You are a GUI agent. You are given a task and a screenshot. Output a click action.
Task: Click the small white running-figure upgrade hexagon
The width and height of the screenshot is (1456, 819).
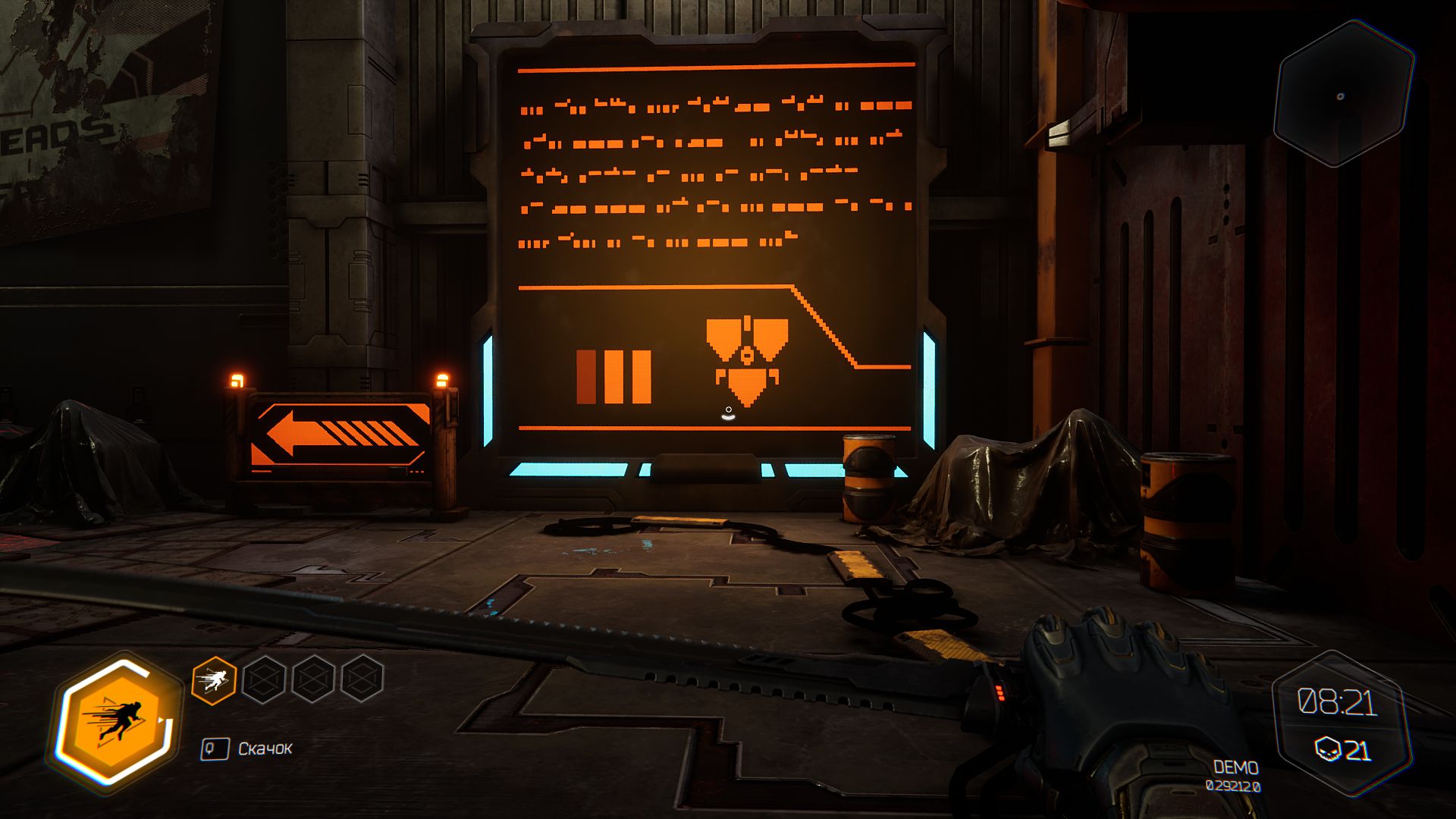tap(214, 681)
